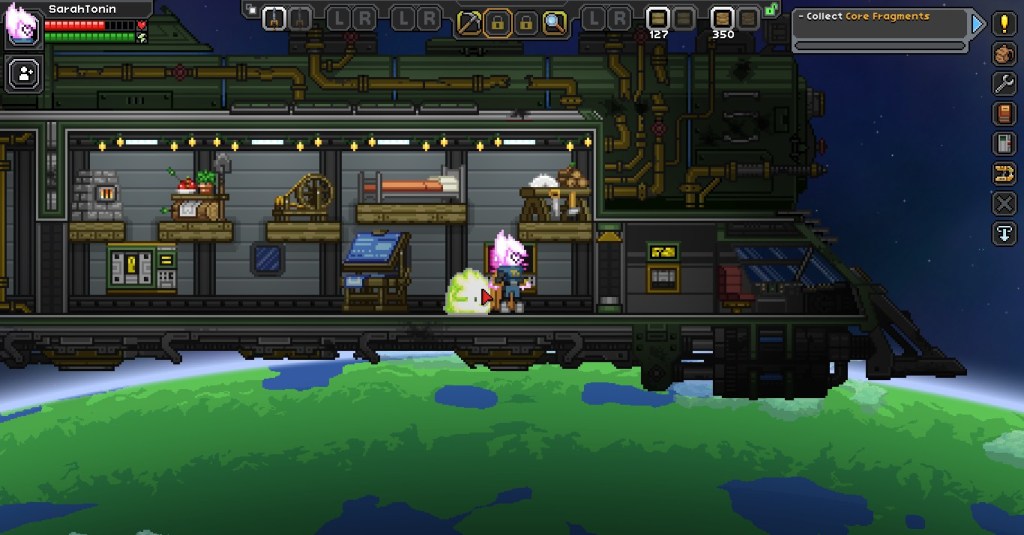This screenshot has height=535, width=1024.
Task: Select the magnifying glass inspect tool
Action: click(554, 20)
